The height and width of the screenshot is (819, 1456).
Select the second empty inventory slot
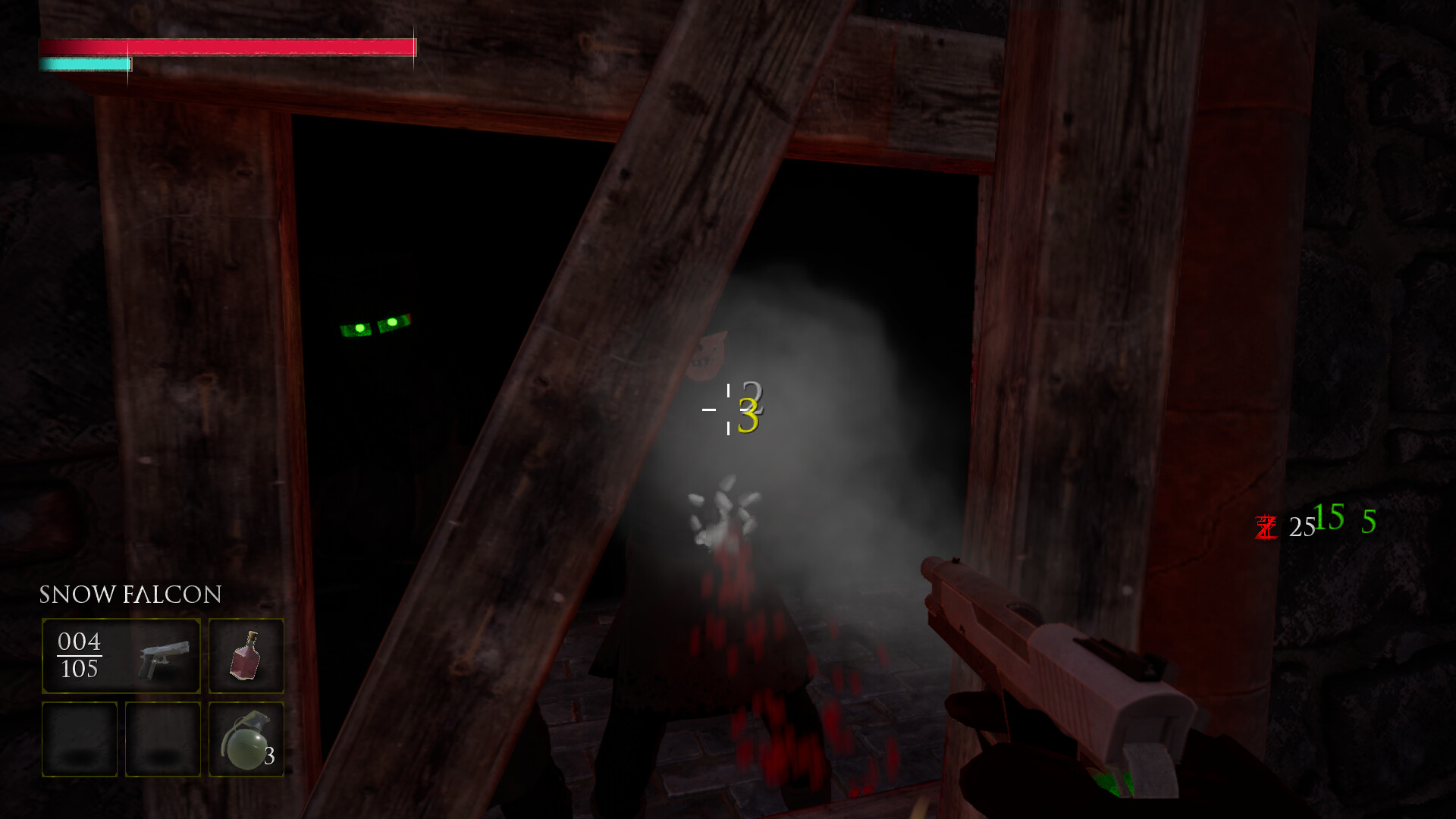click(162, 739)
